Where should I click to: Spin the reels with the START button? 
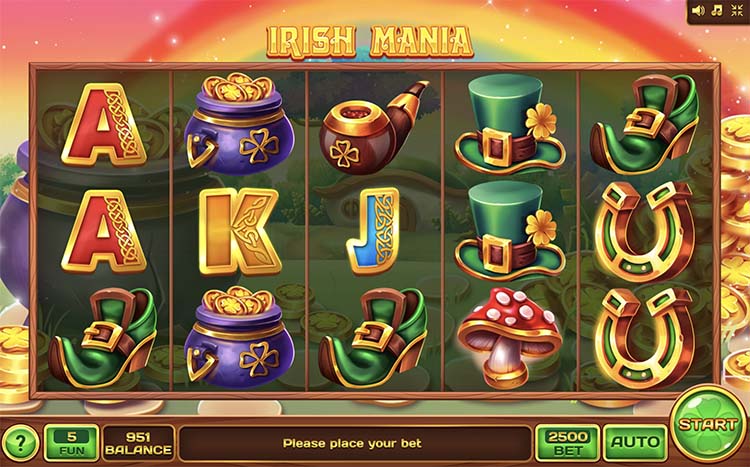(x=708, y=424)
